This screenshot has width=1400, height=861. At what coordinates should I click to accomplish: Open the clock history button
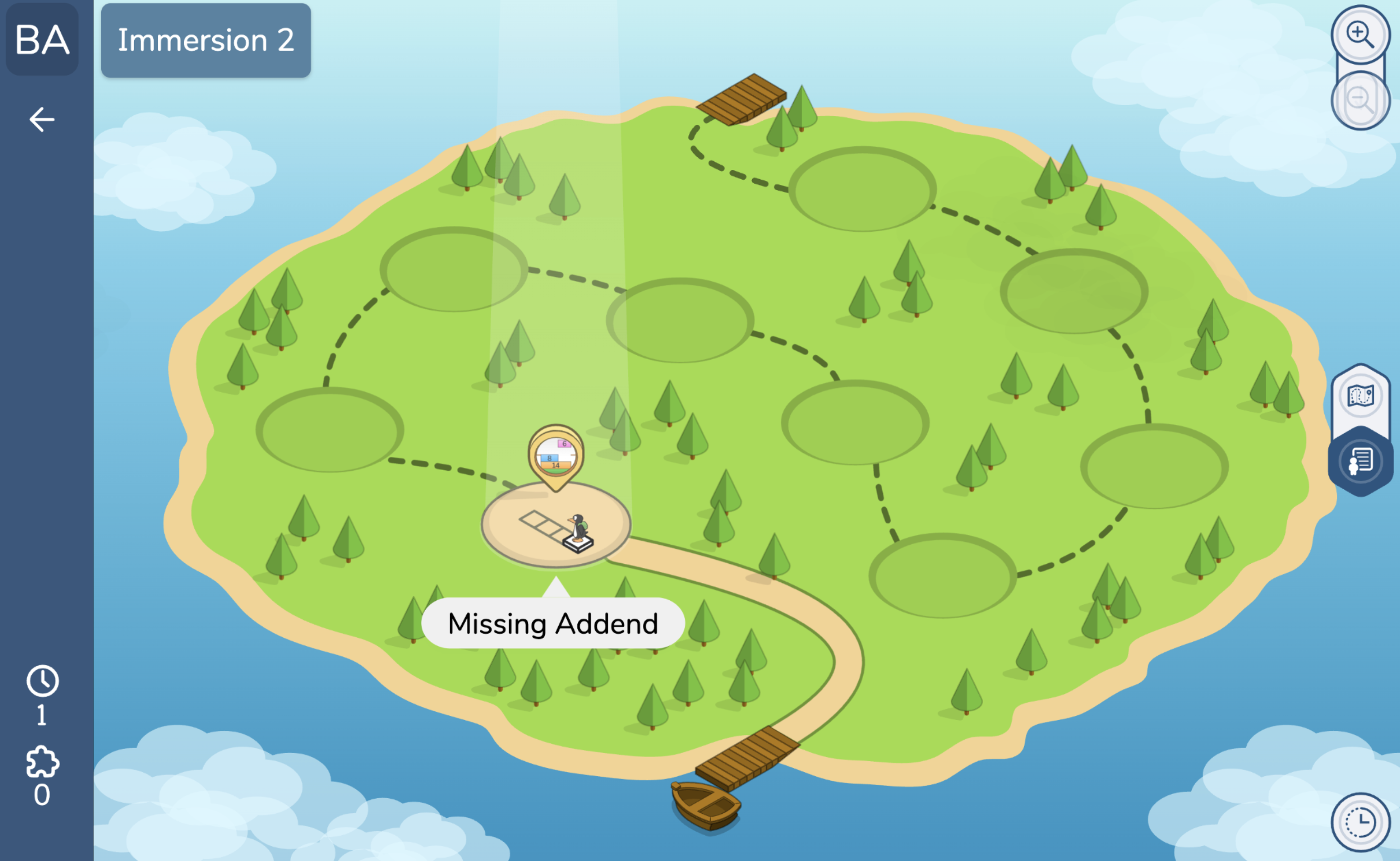tap(1360, 822)
